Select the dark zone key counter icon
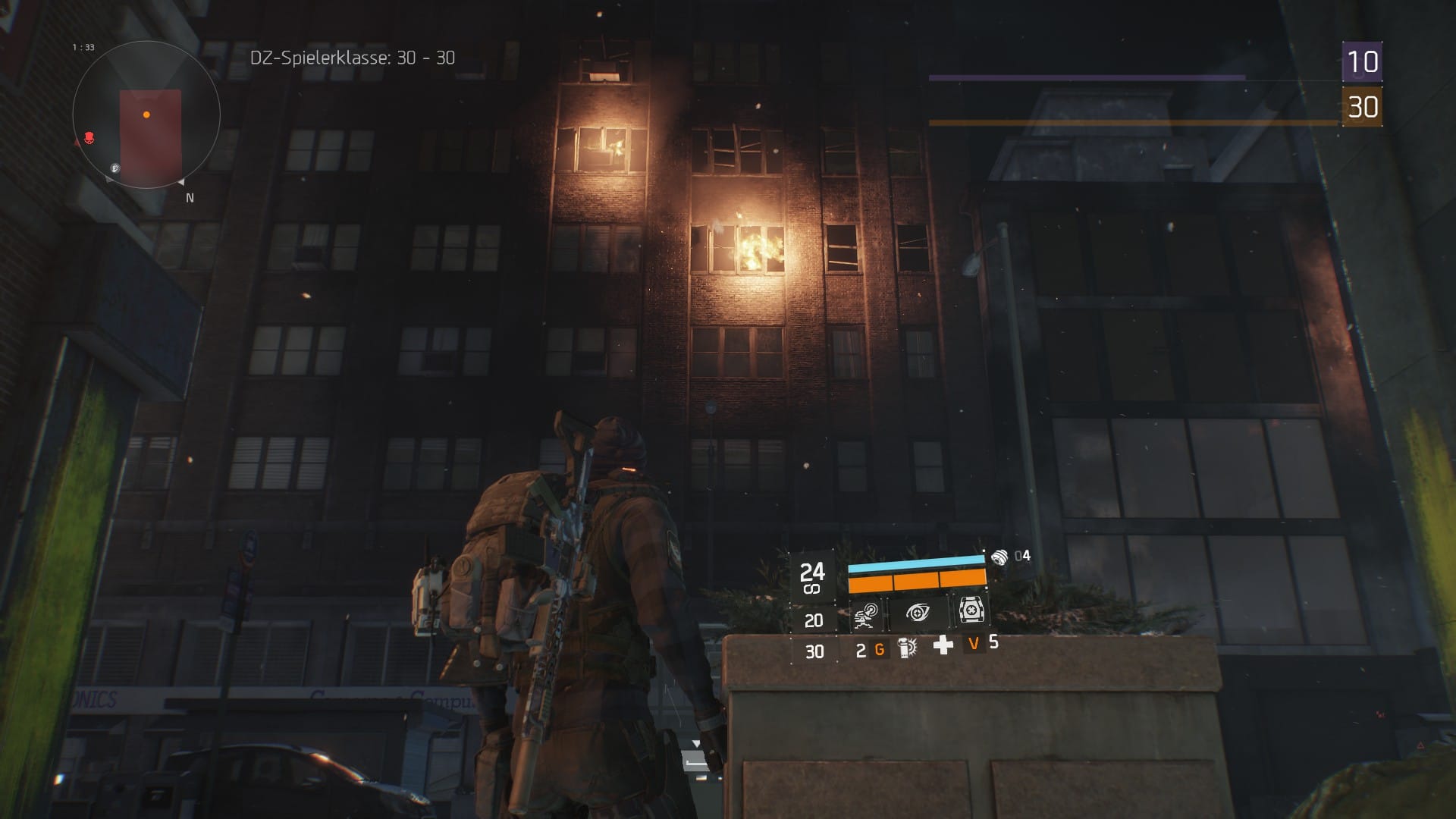 (1000, 557)
